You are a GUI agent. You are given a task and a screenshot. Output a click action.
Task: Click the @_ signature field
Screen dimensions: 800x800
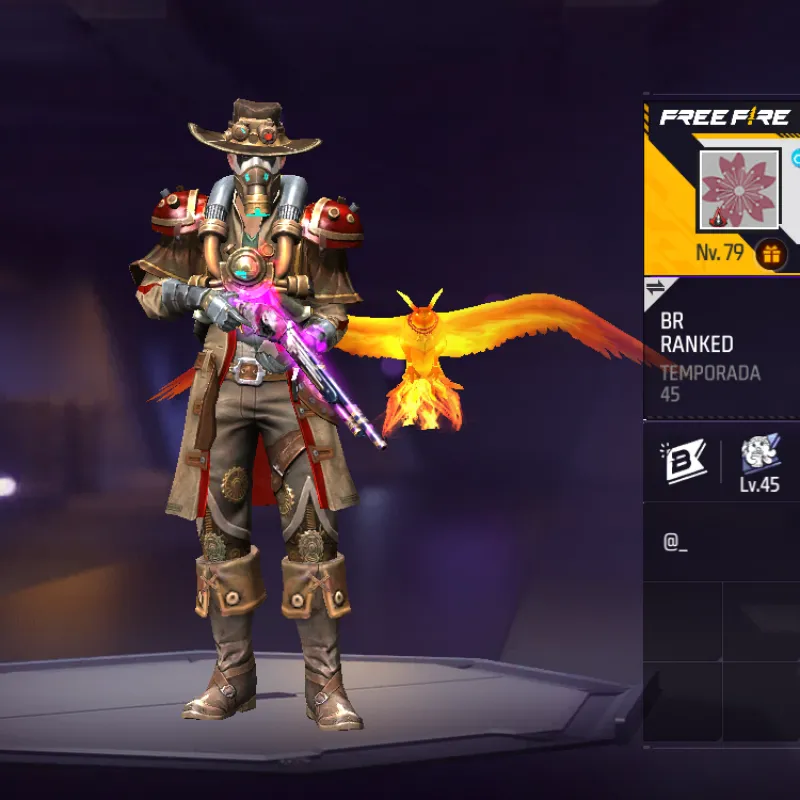pyautogui.click(x=720, y=542)
